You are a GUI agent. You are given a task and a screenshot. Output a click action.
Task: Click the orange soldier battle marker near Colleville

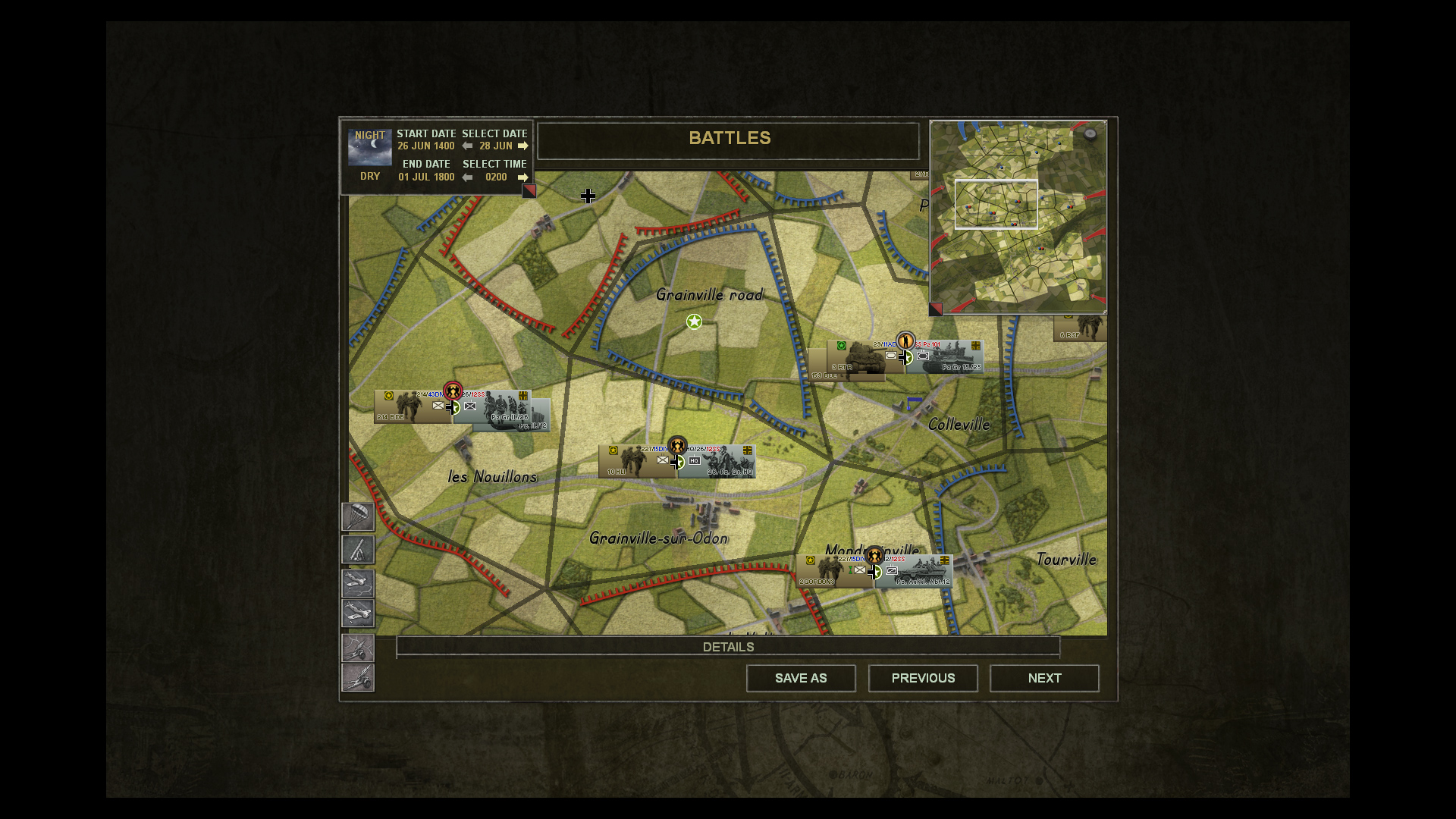(907, 340)
